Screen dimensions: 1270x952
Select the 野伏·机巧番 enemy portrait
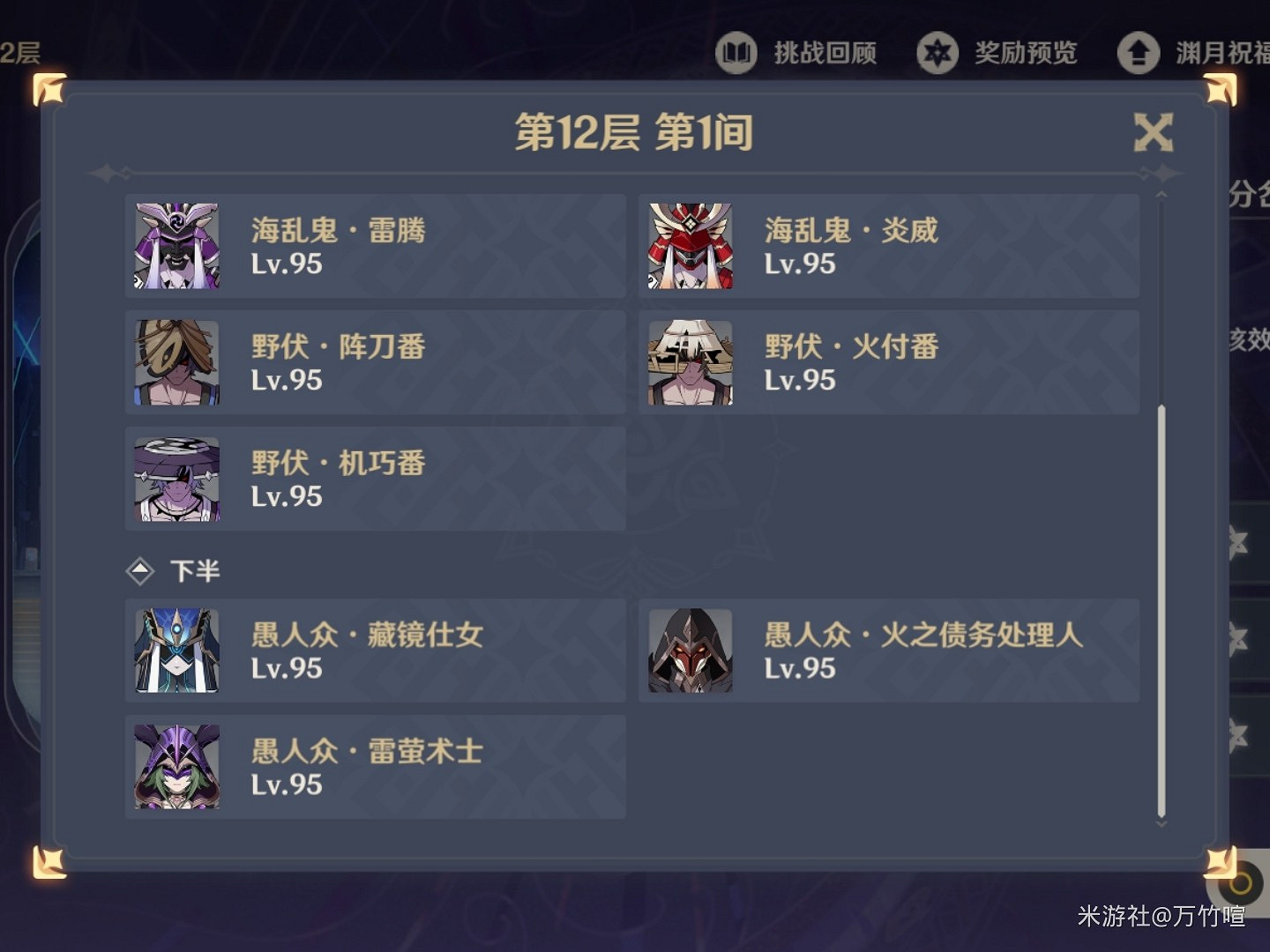(x=176, y=479)
